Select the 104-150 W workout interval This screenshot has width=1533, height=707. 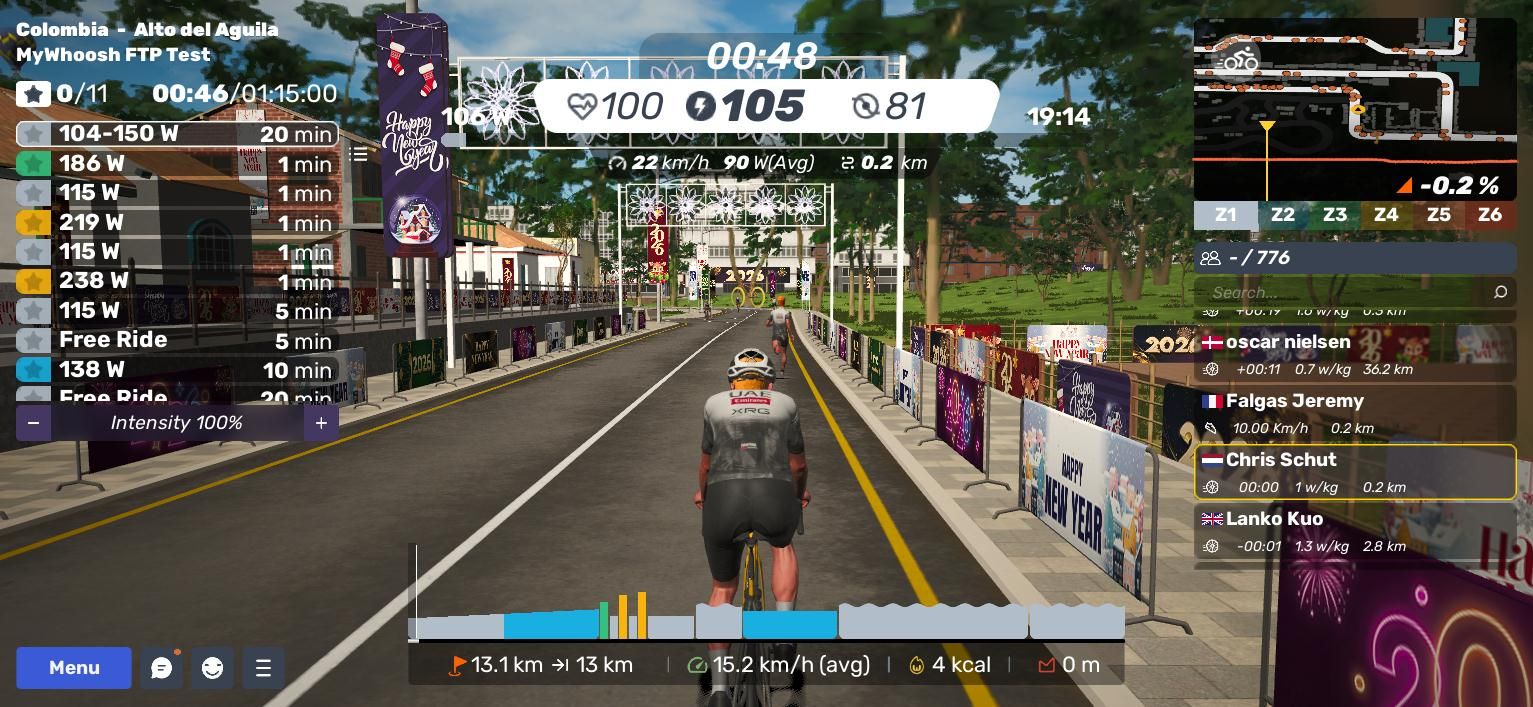[177, 134]
